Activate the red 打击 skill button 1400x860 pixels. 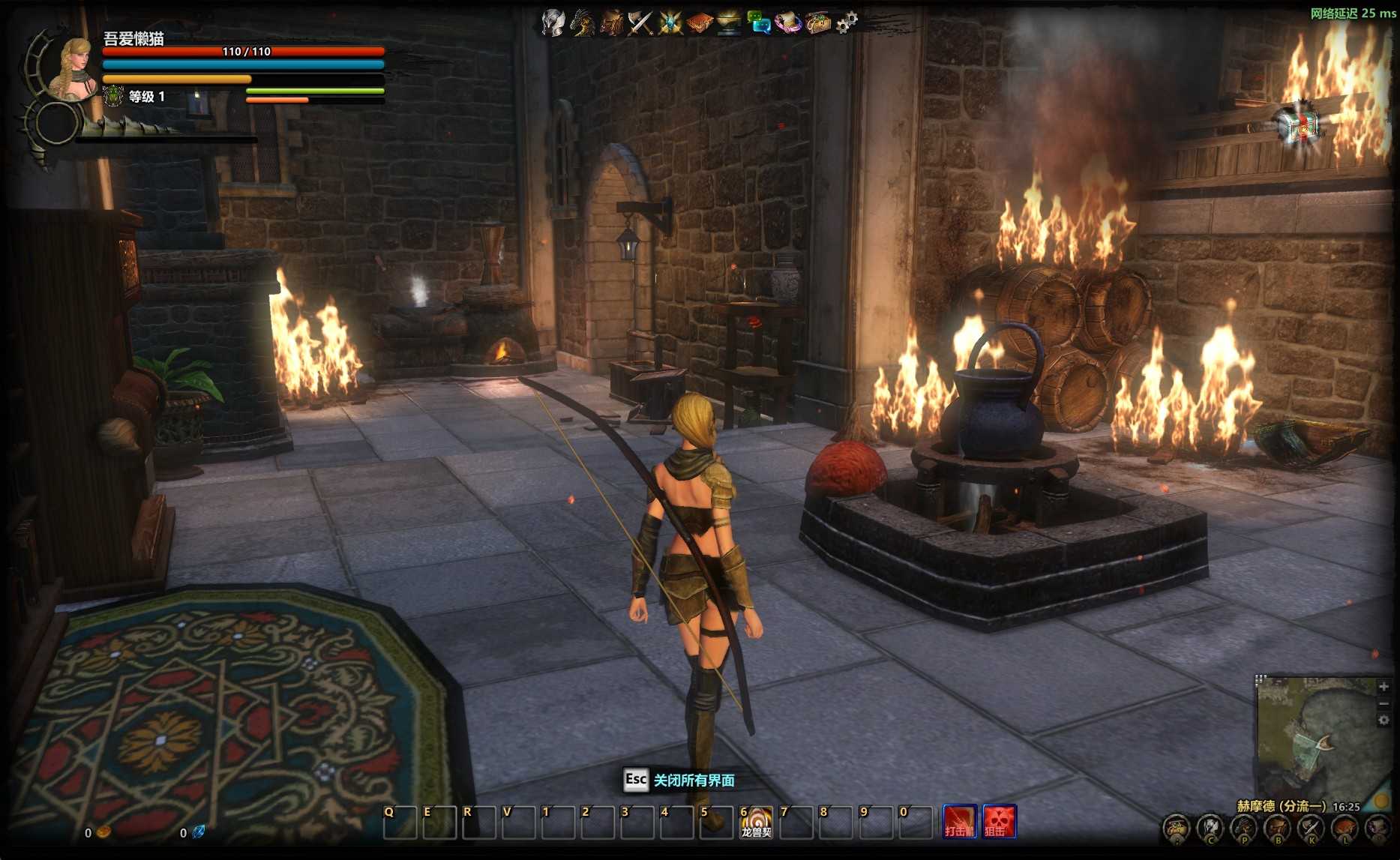(x=960, y=821)
